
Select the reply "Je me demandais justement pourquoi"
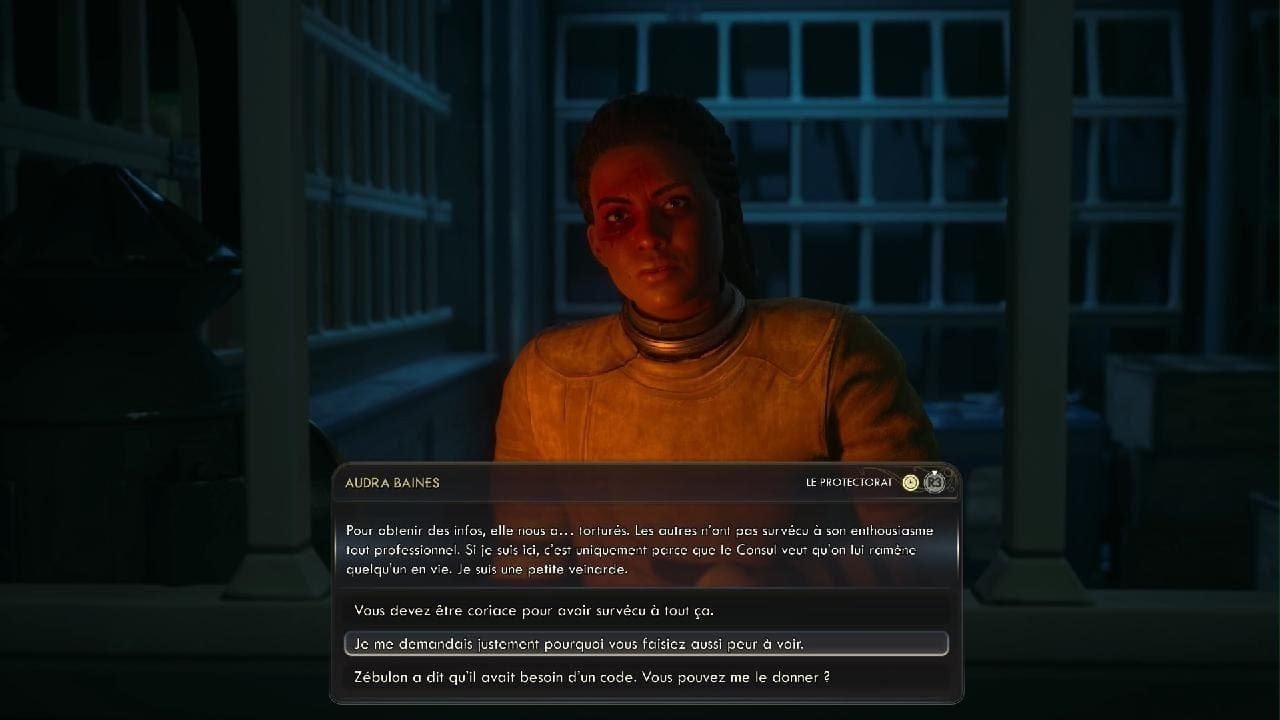[x=579, y=644]
